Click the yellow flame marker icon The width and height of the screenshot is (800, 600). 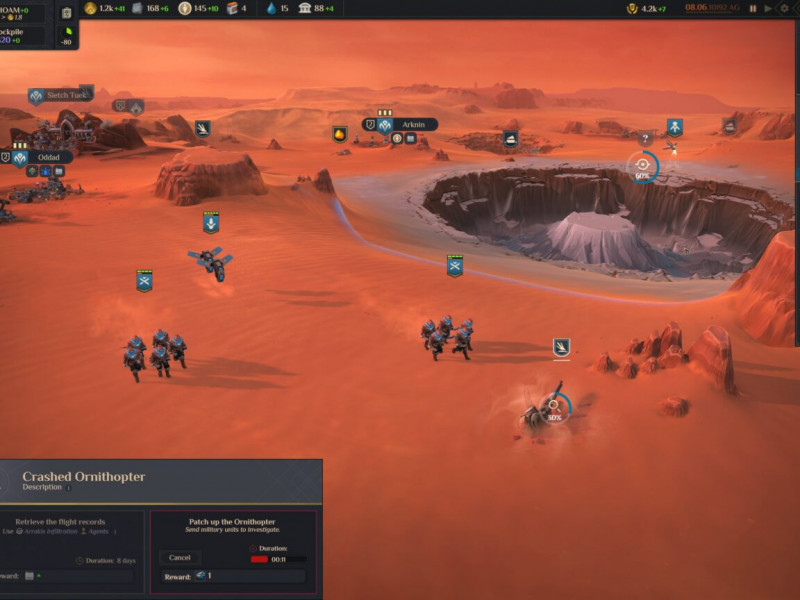(340, 134)
